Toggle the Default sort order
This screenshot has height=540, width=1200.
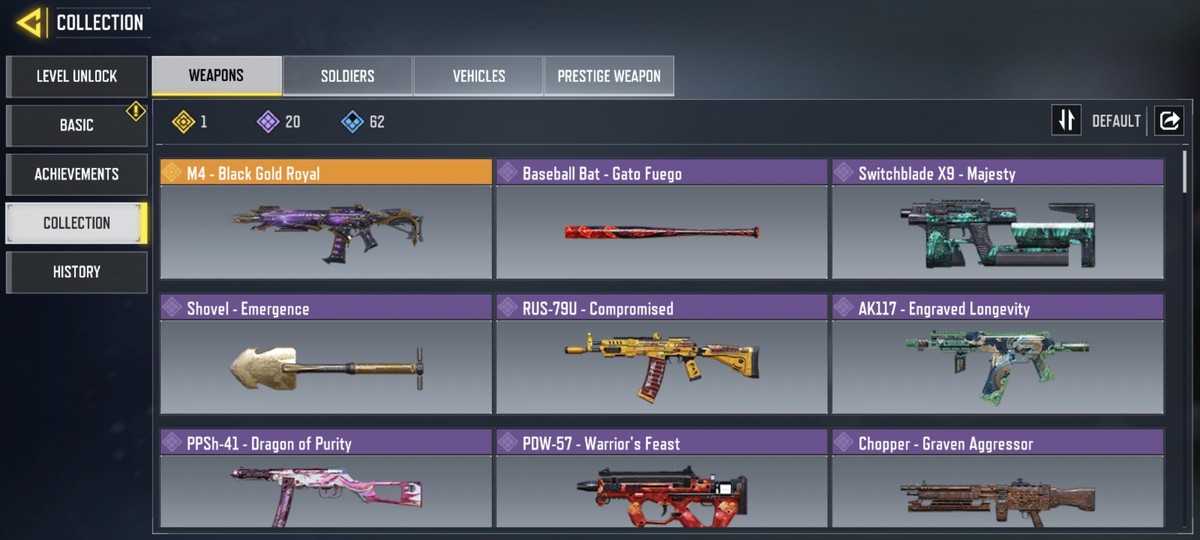[x=1067, y=121]
